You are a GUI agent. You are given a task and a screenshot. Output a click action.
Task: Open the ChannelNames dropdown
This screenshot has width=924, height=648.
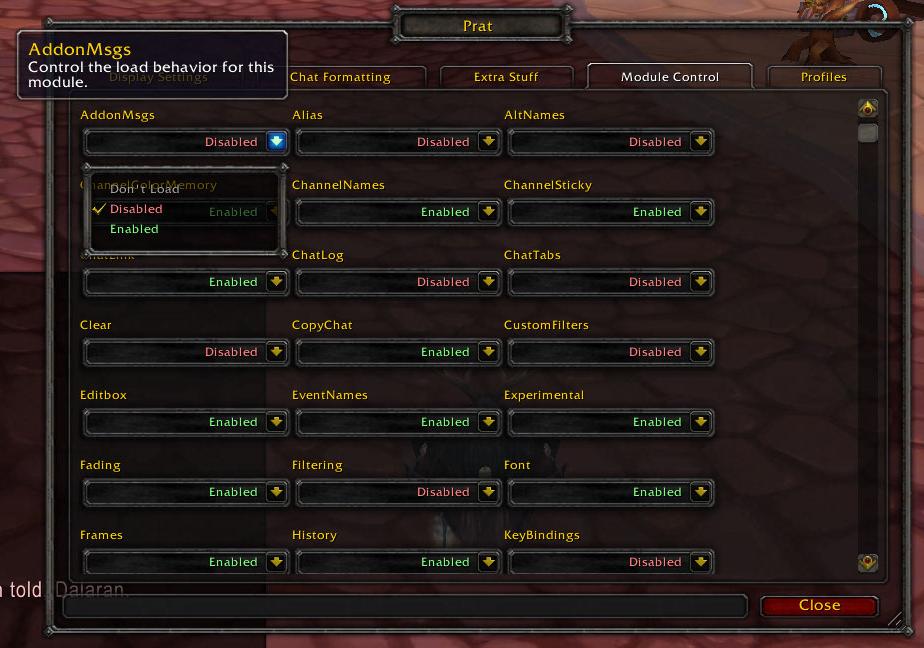pos(488,212)
